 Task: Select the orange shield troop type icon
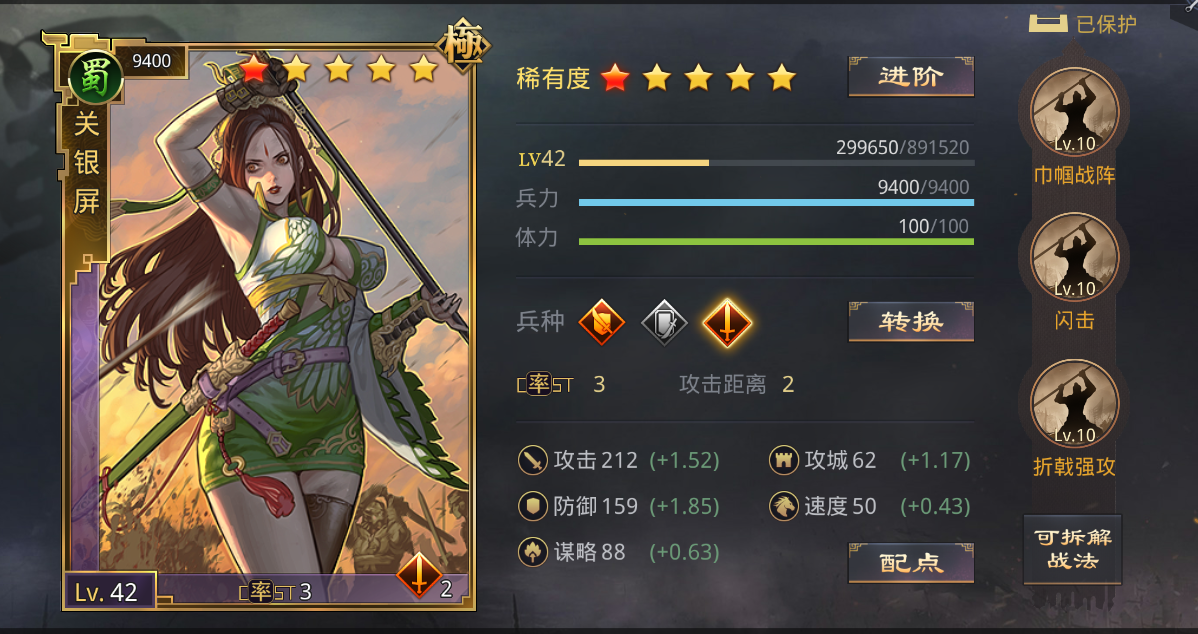pyautogui.click(x=602, y=322)
